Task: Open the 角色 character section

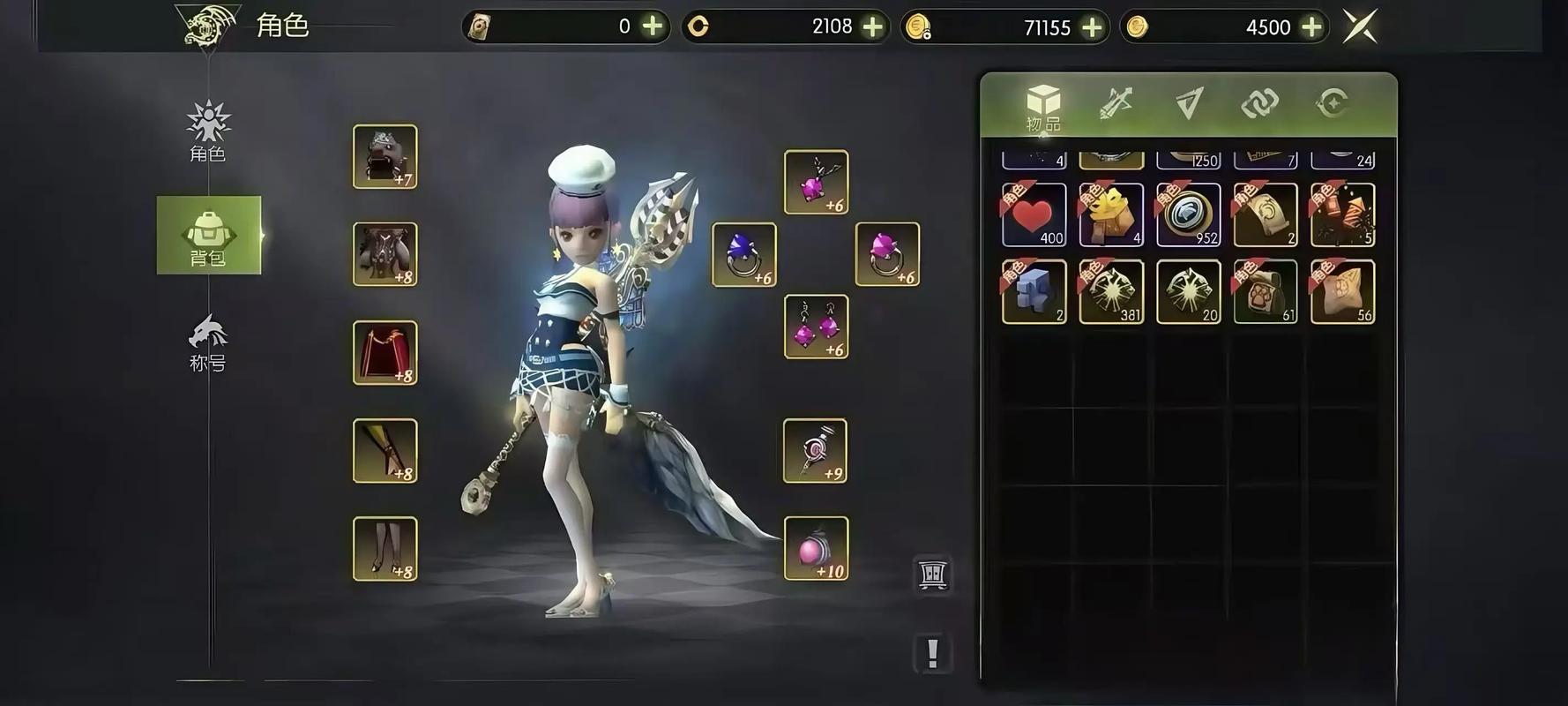Action: pos(208,131)
